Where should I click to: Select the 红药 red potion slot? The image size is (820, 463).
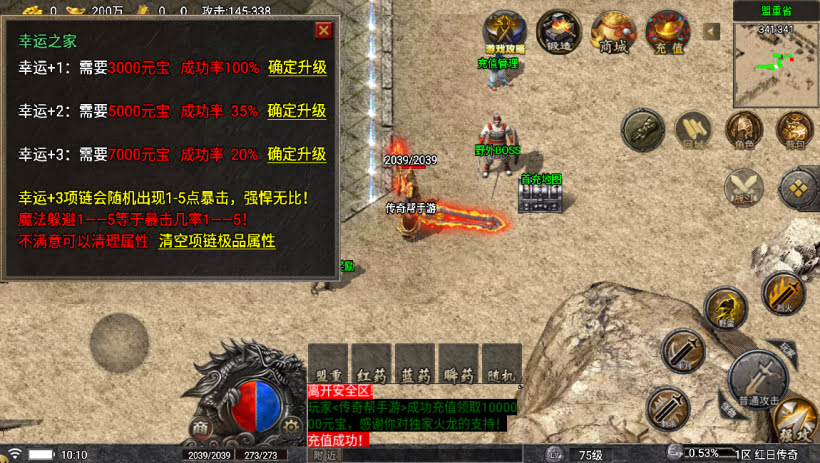click(370, 364)
